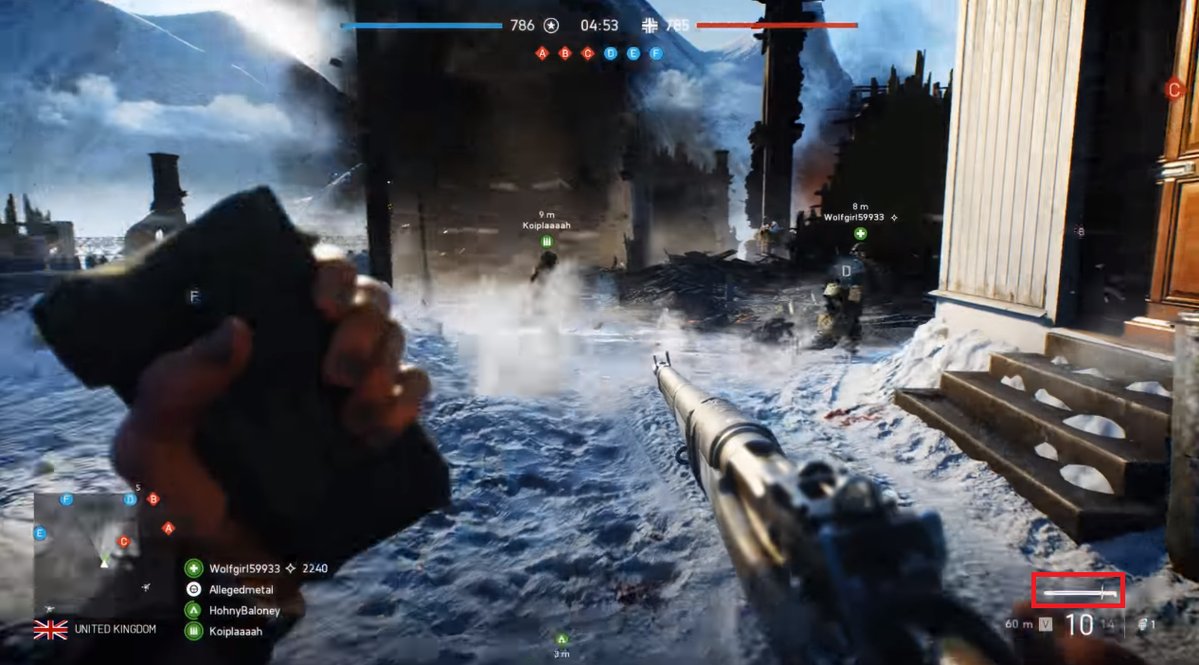Click the German team cross emblem
Screen dimensions: 1199x665
651,26
